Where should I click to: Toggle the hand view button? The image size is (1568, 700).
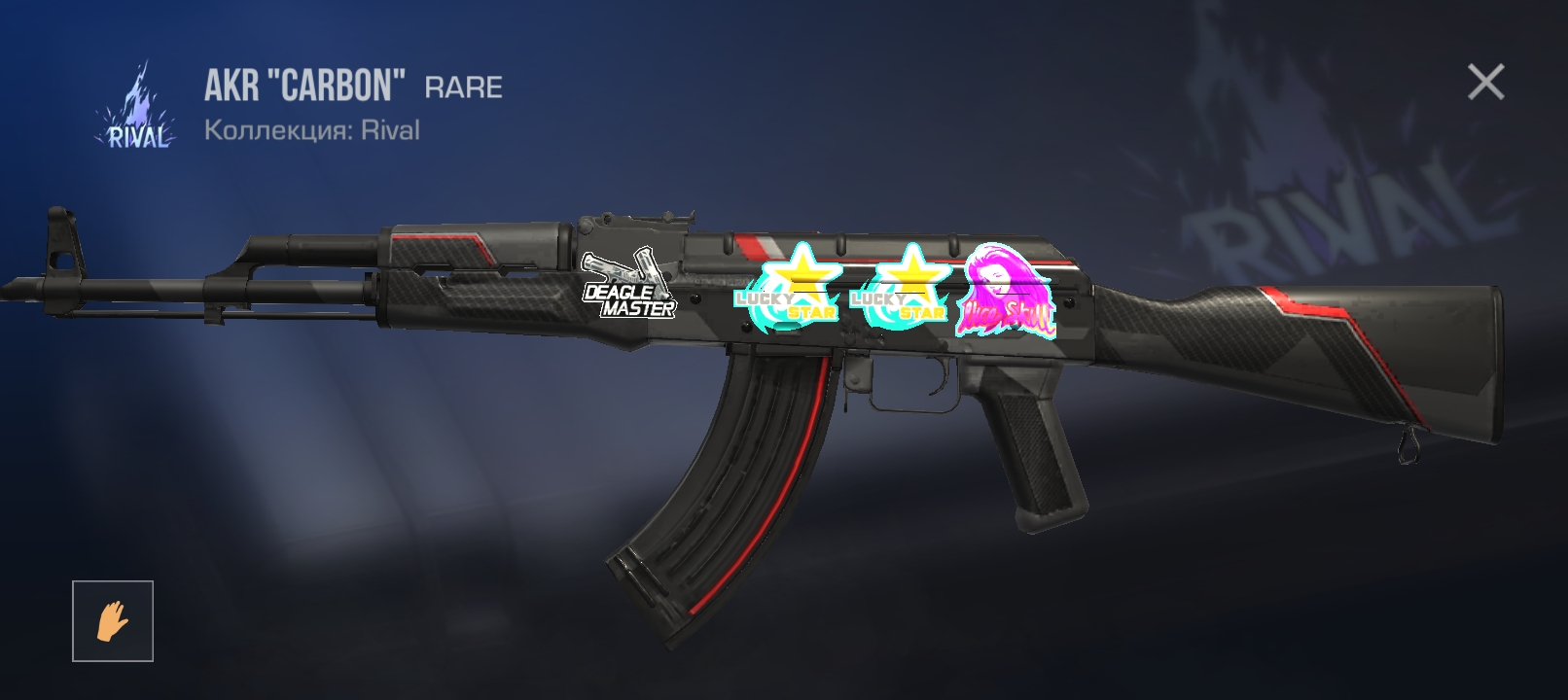click(113, 621)
